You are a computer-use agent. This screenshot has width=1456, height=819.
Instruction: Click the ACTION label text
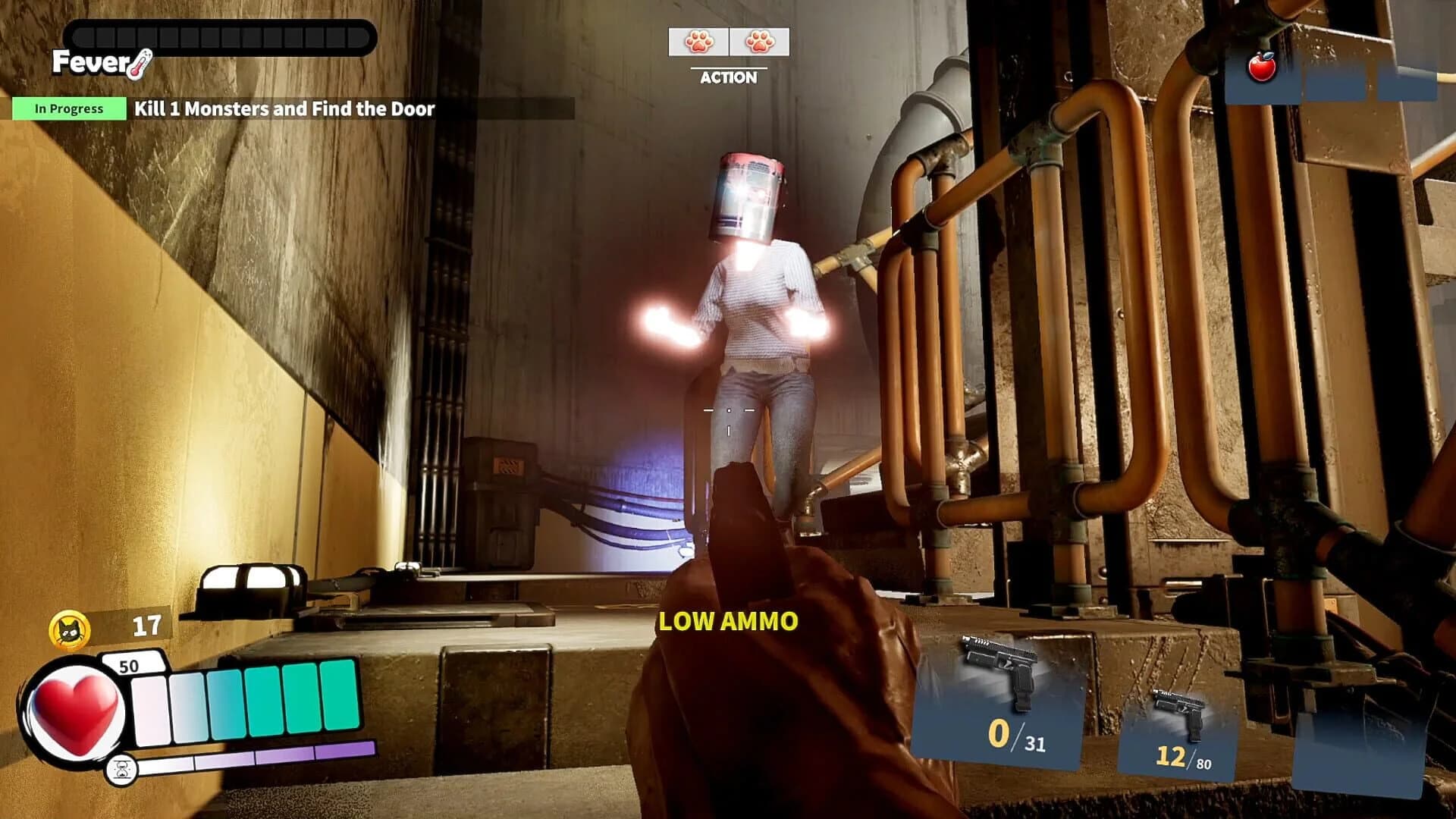click(x=730, y=76)
